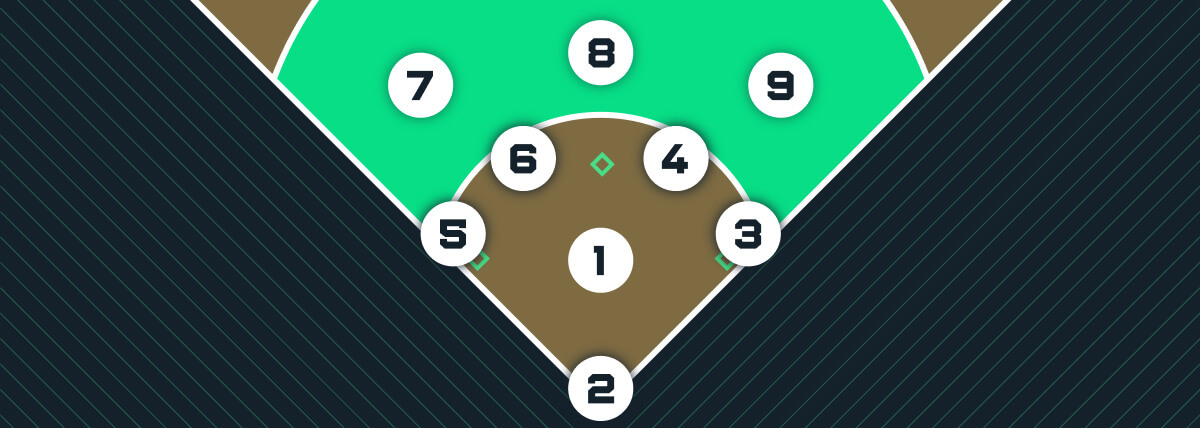Click the third base marker 5
Image resolution: width=1200 pixels, height=428 pixels.
click(x=453, y=235)
